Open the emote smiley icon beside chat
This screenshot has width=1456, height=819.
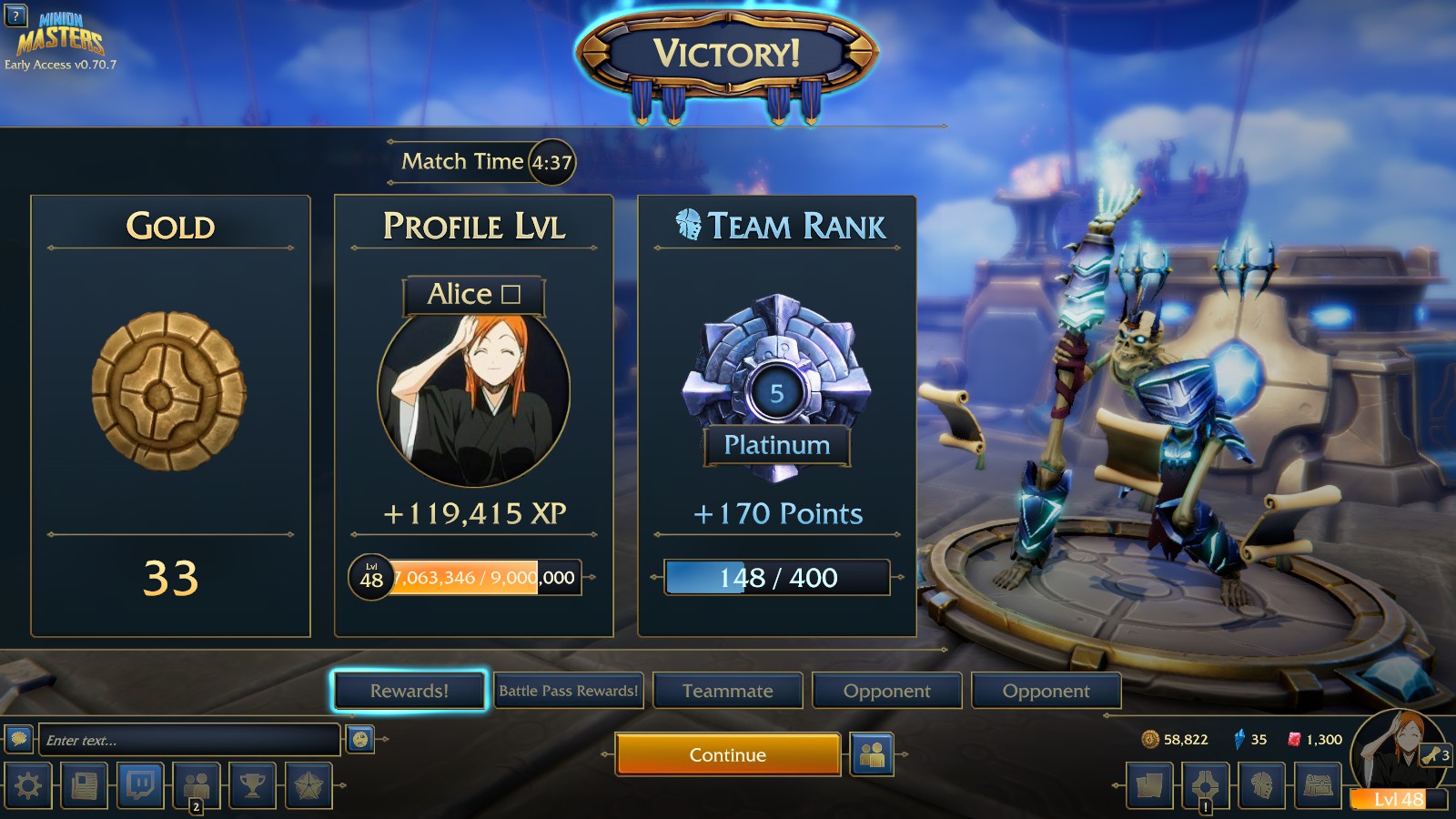362,740
